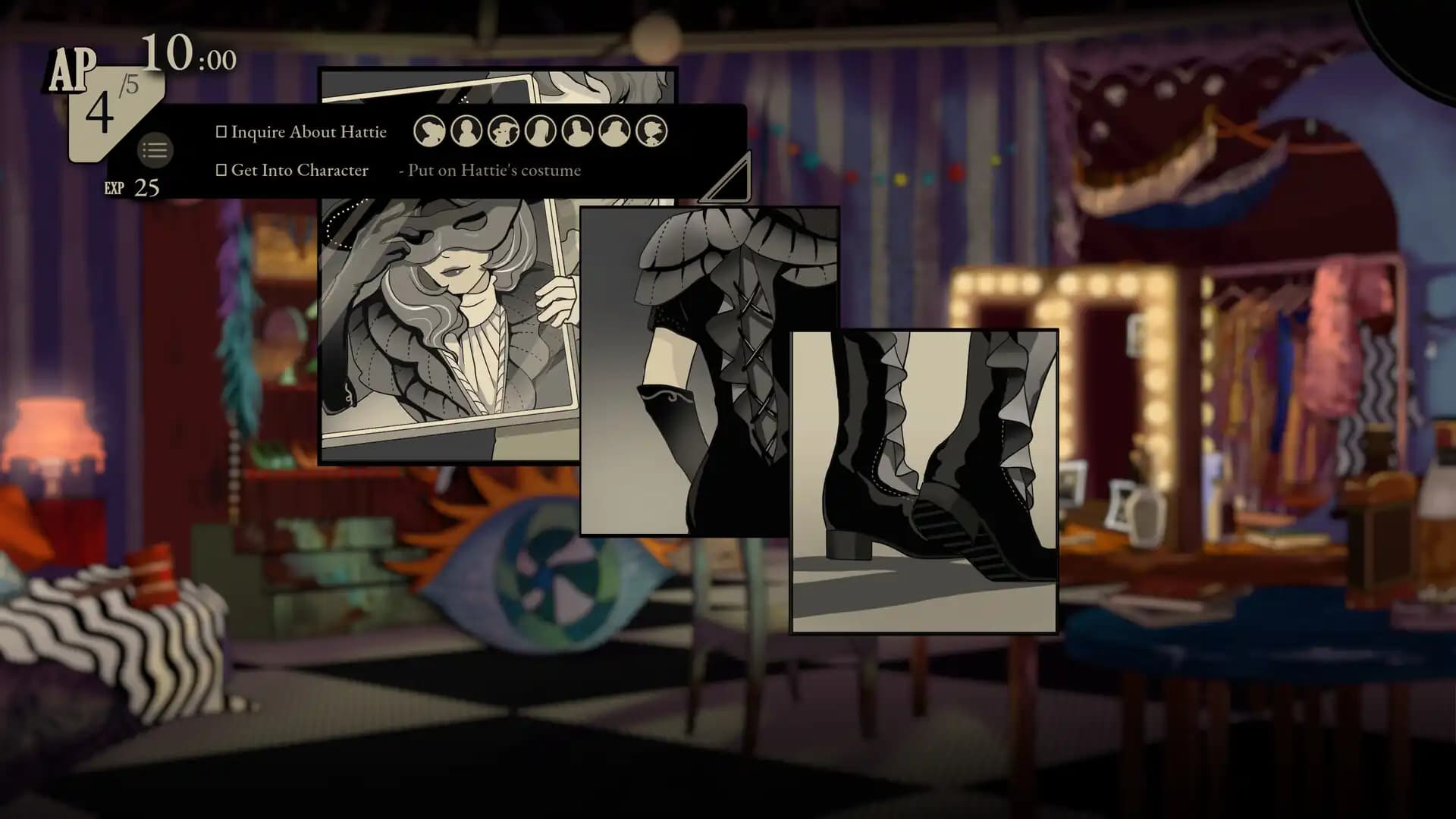Click the EXP 25 progress counter
Screen dimensions: 1456x819
tap(132, 187)
